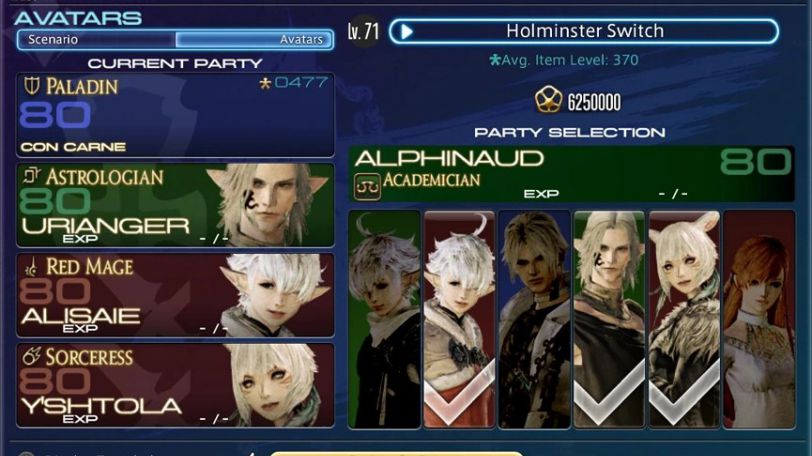
Task: Switch to the Scenario tab
Action: tap(96, 40)
